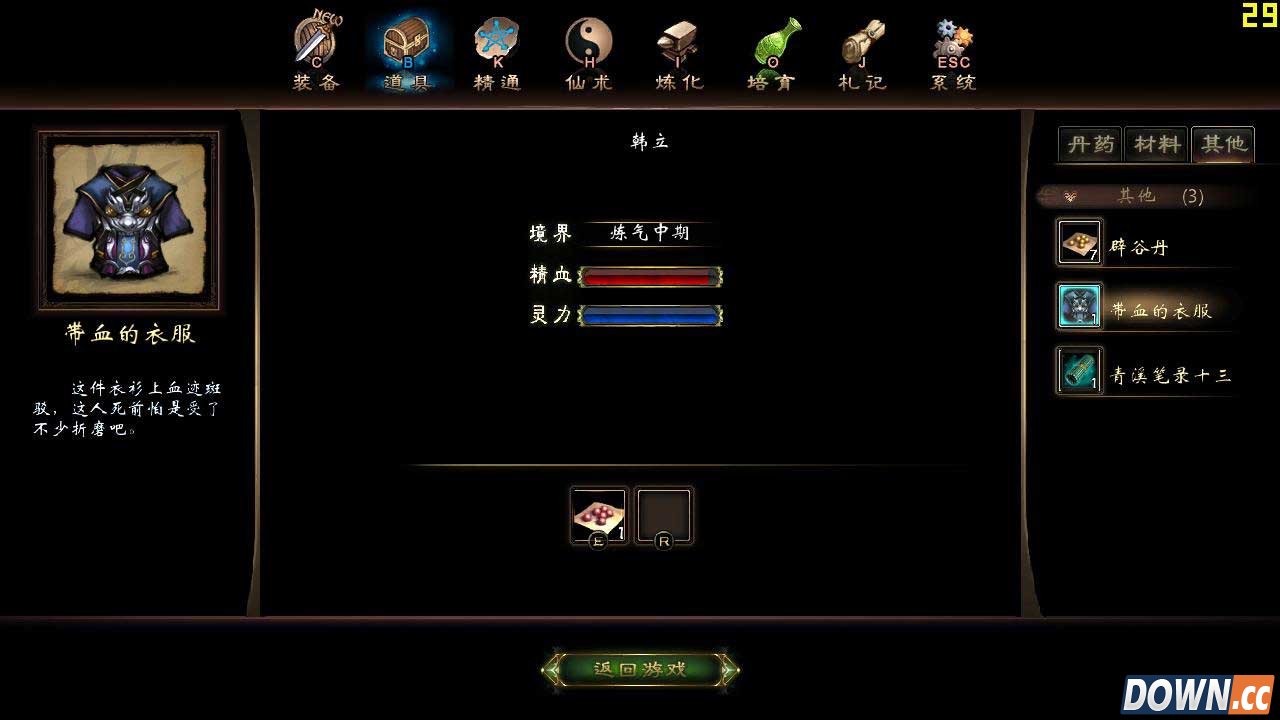Click the red 精血 blood bar

(x=650, y=275)
